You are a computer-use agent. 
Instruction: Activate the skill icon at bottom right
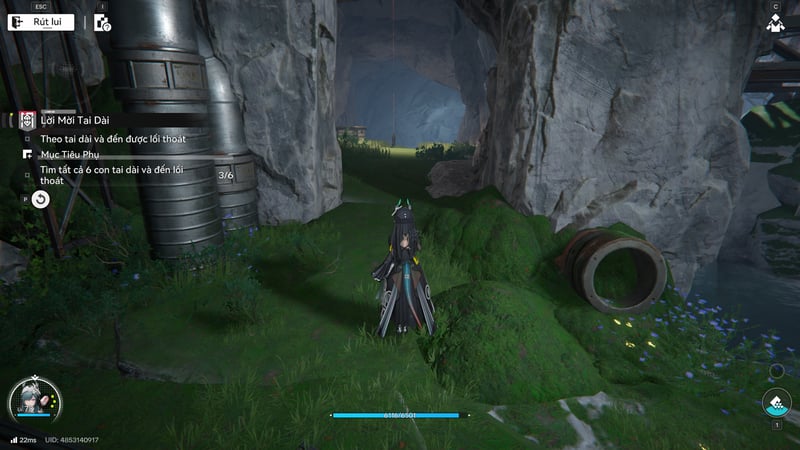pyautogui.click(x=775, y=403)
